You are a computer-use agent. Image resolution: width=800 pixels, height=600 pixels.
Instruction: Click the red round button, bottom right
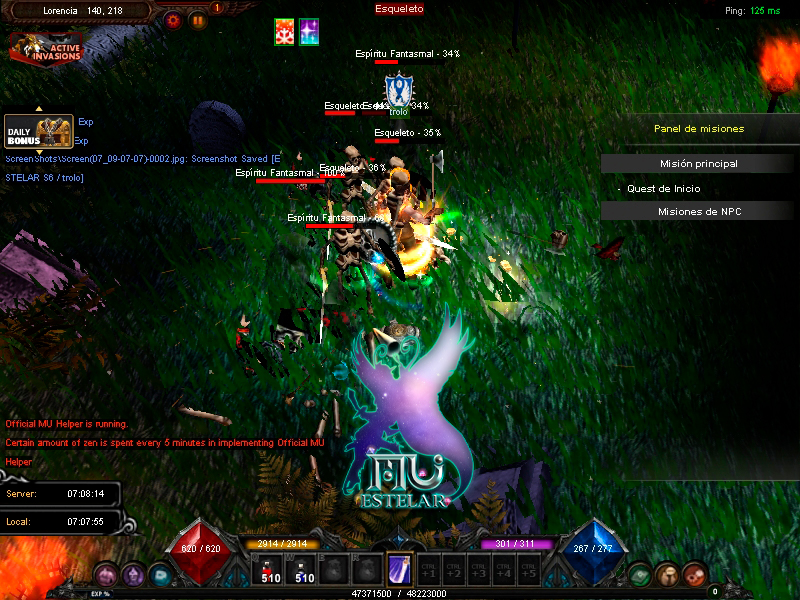pos(694,574)
